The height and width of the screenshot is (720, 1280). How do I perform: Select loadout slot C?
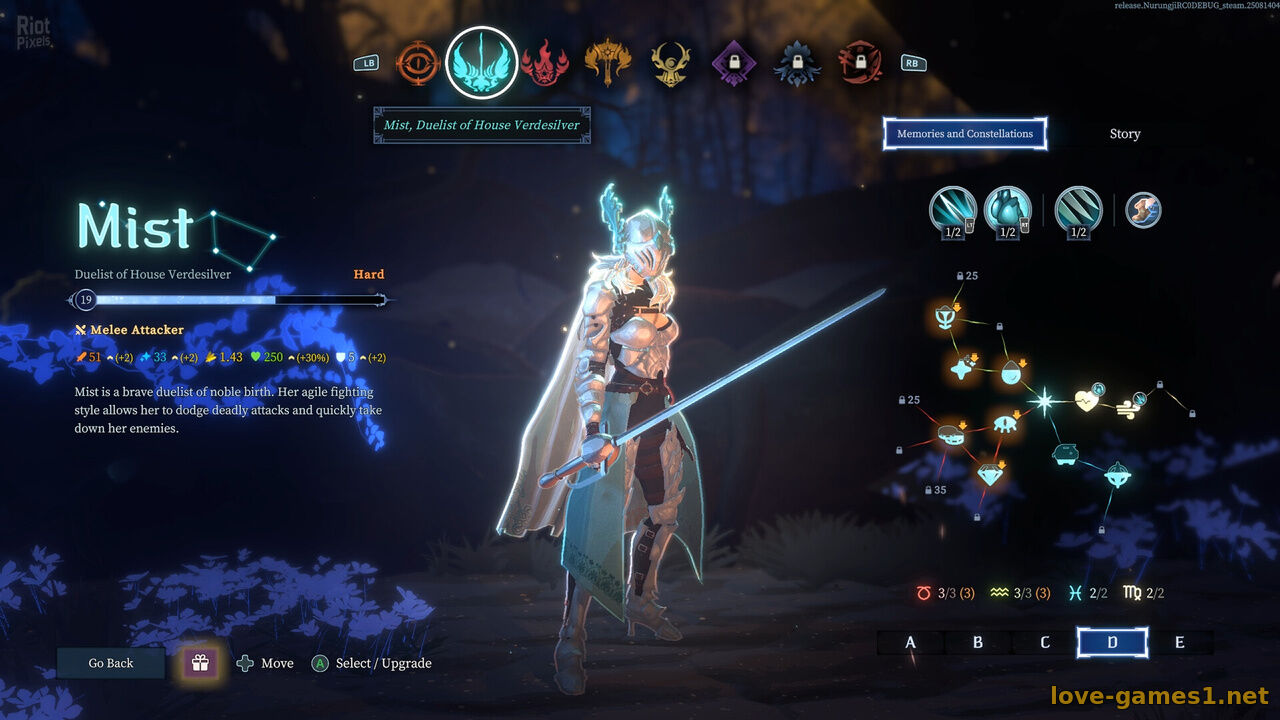[1045, 642]
